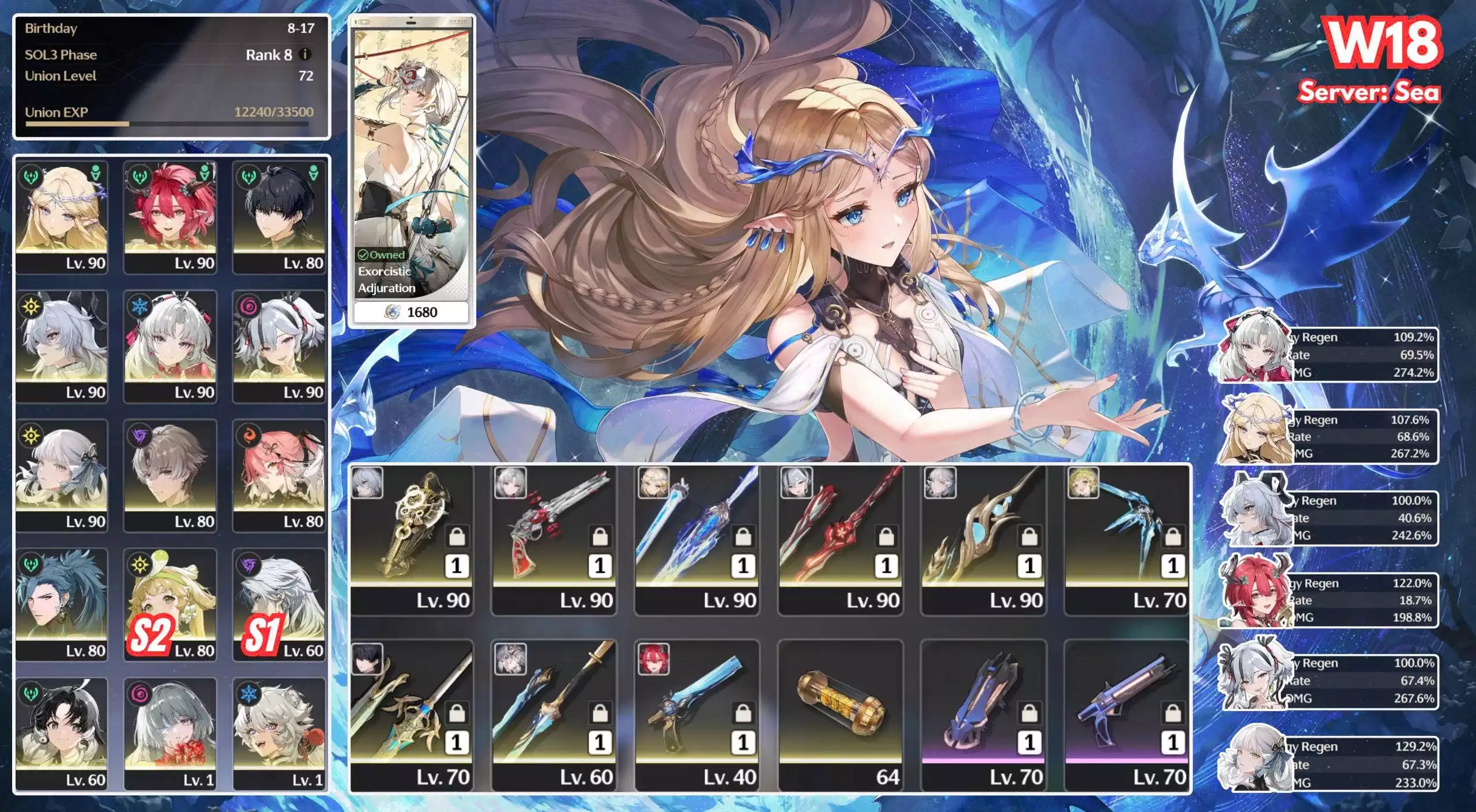Screen dimensions: 1476x812
Task: Open the blonde character tile marked S2
Action: (x=171, y=603)
